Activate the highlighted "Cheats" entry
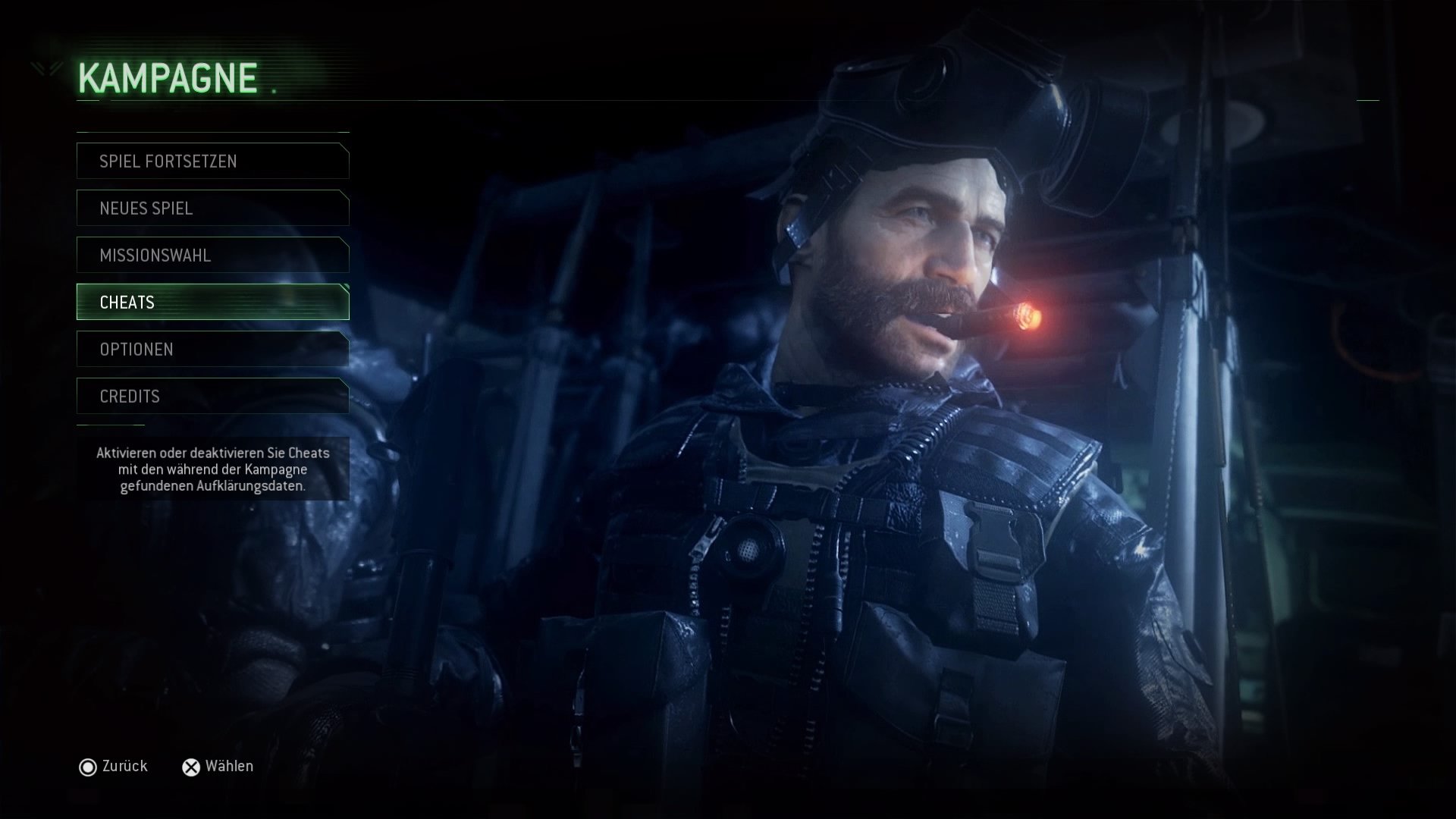Viewport: 1456px width, 819px height. pos(212,302)
